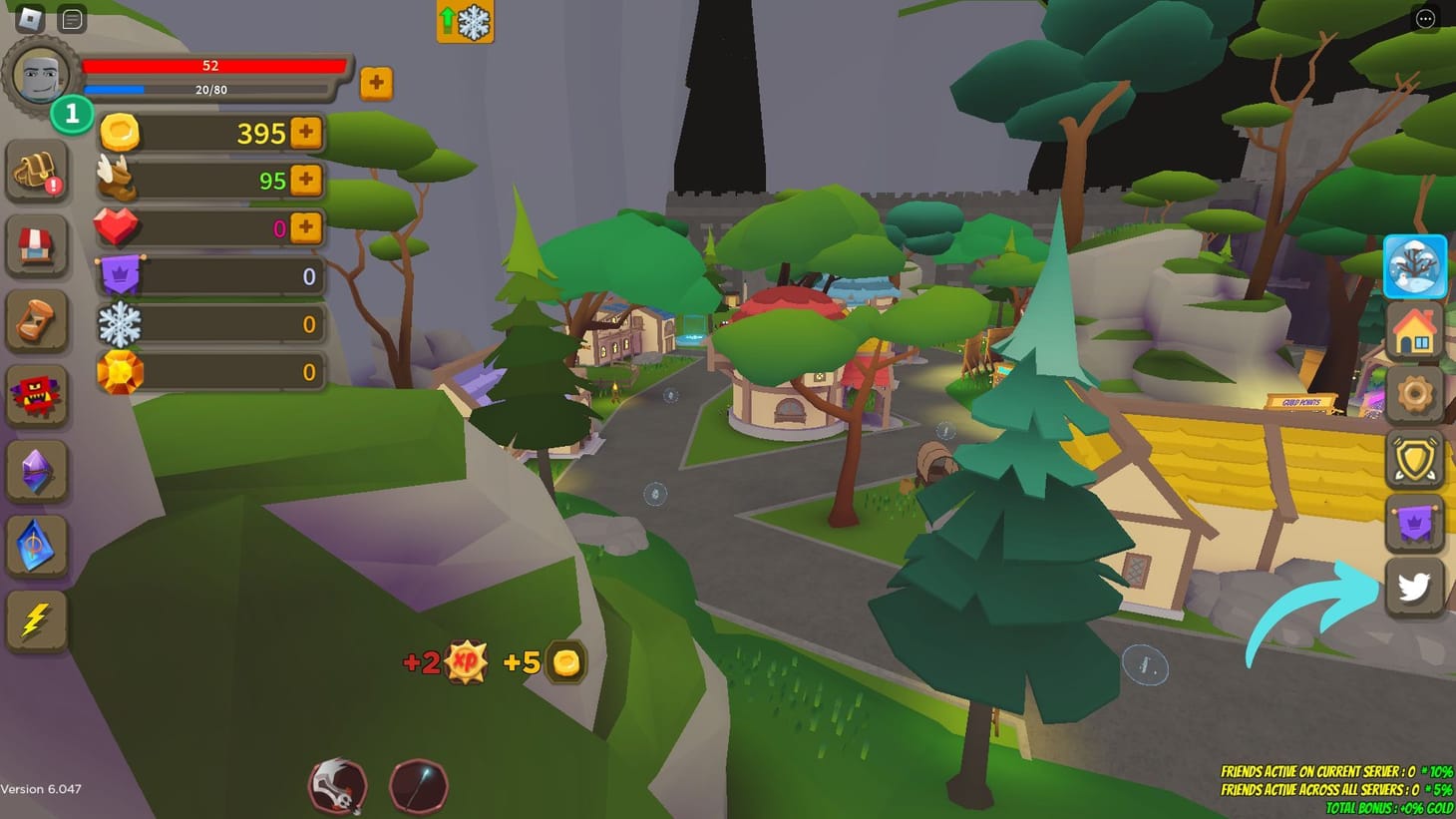Select the lightning energy icon
Image resolution: width=1456 pixels, height=819 pixels.
pyautogui.click(x=38, y=620)
